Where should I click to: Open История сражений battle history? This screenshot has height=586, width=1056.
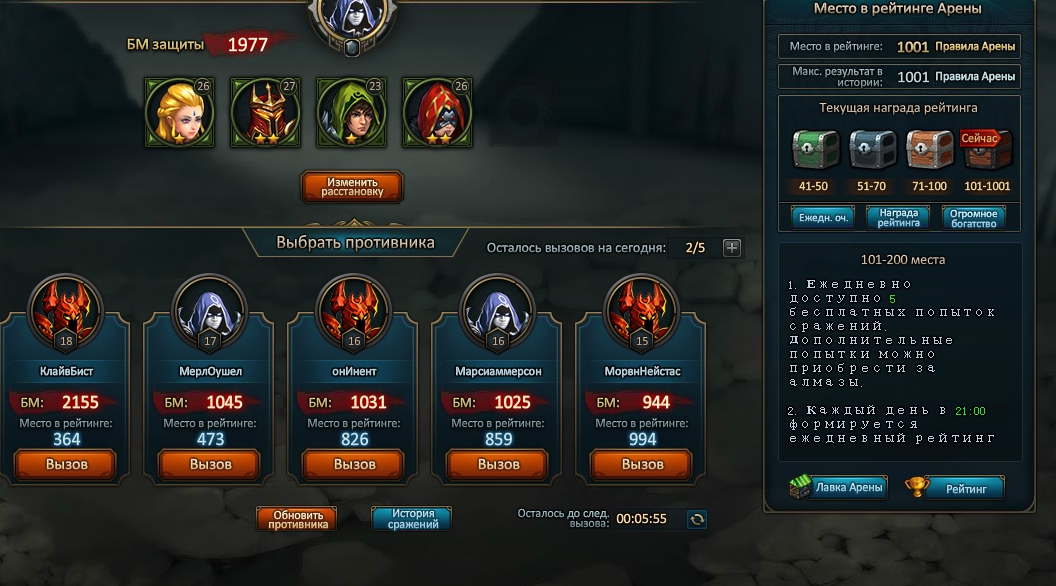[411, 519]
